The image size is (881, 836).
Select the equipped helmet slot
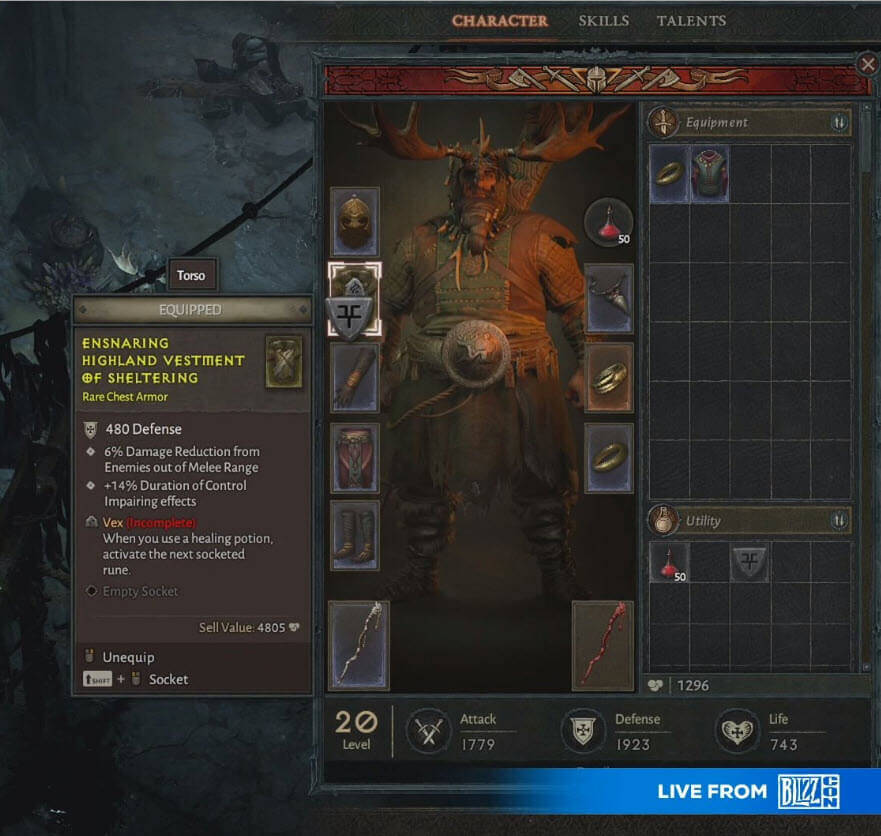coord(355,220)
